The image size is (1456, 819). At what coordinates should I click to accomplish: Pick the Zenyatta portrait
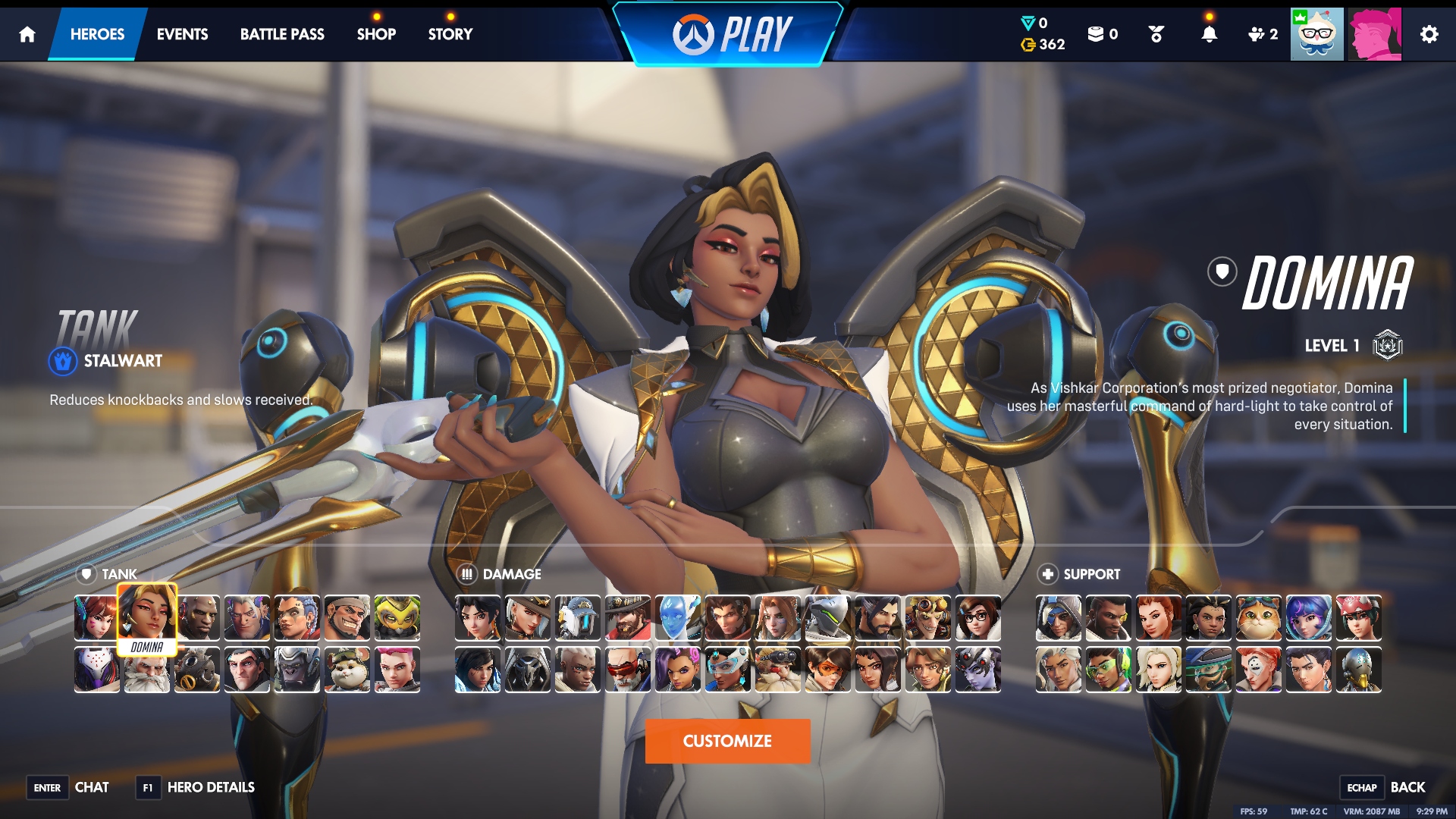pos(1358,670)
